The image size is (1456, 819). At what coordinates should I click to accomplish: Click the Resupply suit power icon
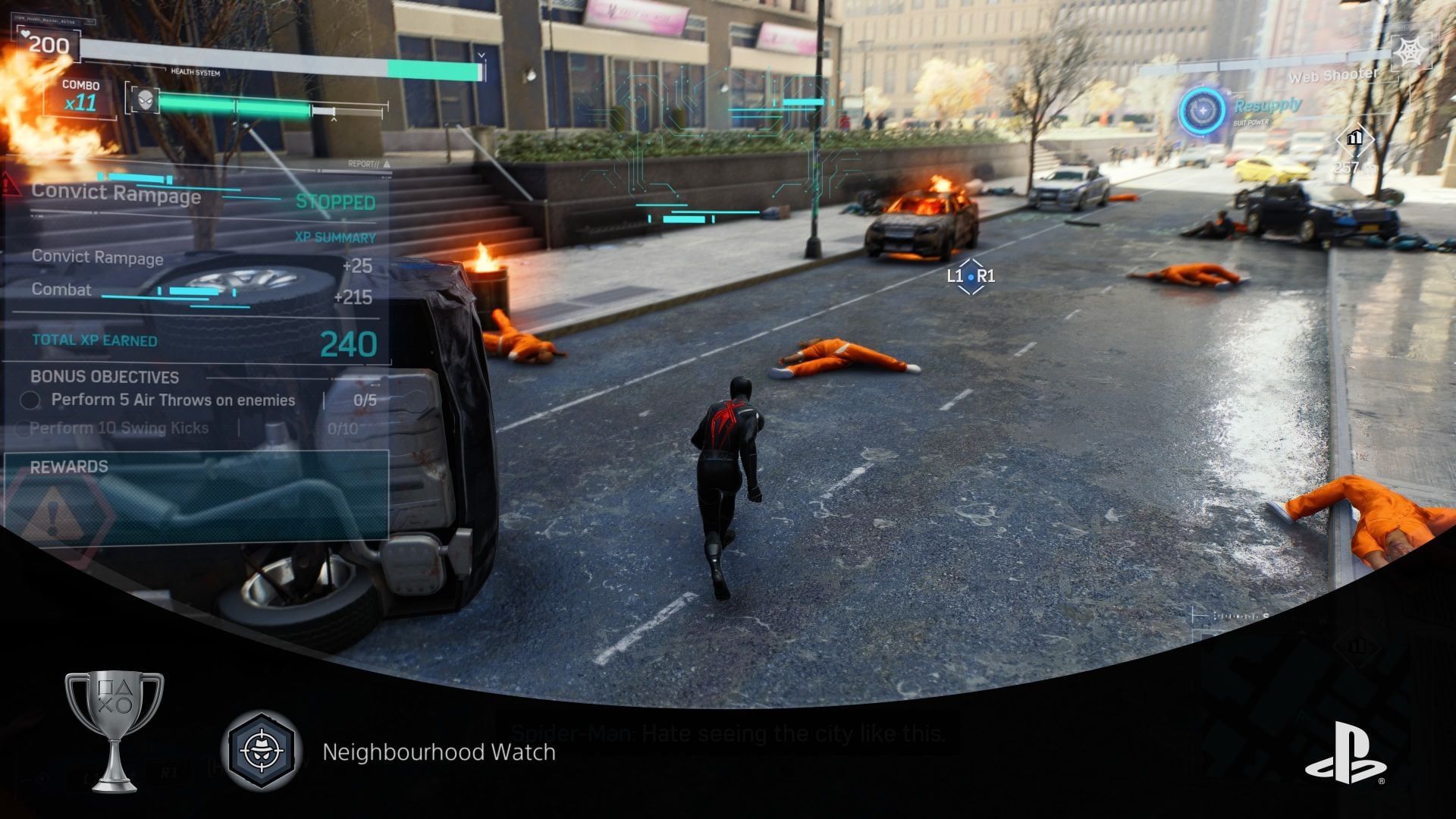(x=1202, y=111)
